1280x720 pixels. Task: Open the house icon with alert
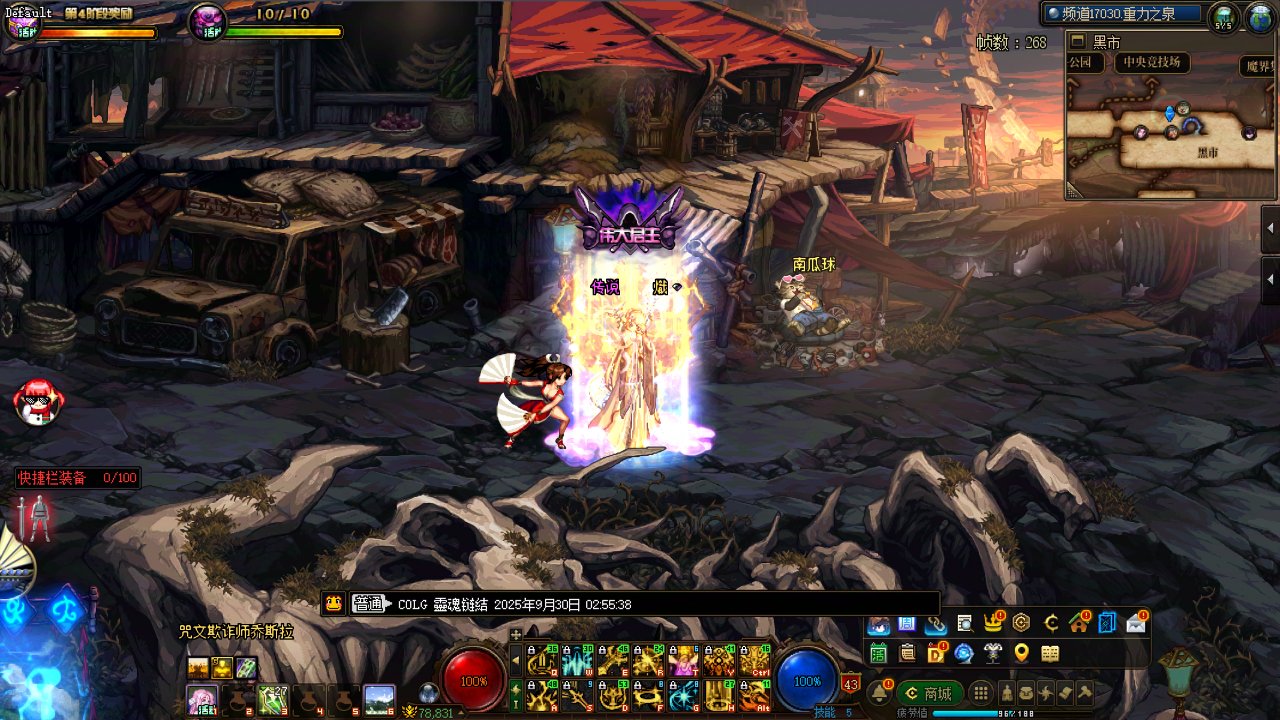[1078, 624]
